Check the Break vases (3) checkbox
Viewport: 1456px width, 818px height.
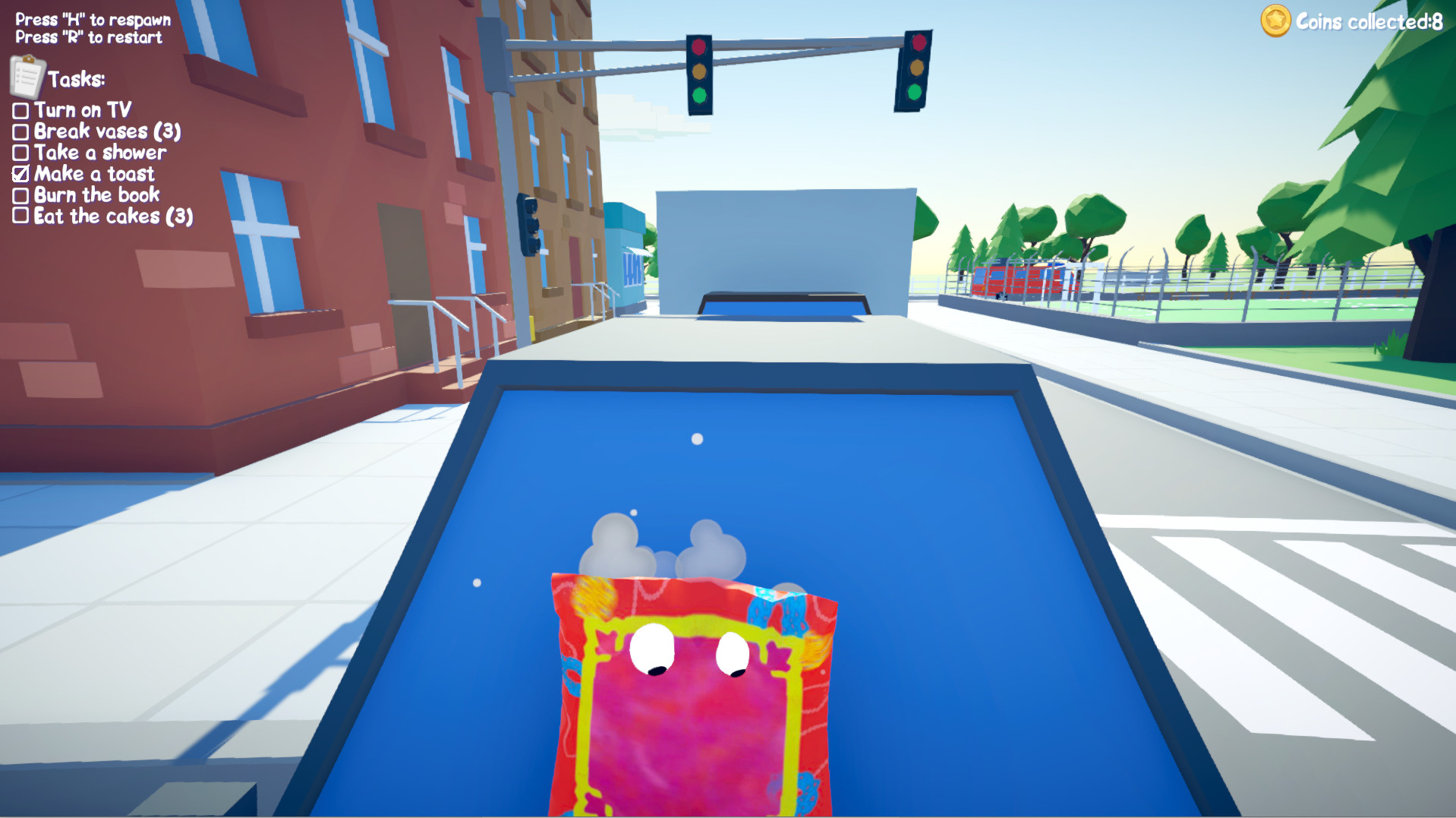tap(20, 131)
